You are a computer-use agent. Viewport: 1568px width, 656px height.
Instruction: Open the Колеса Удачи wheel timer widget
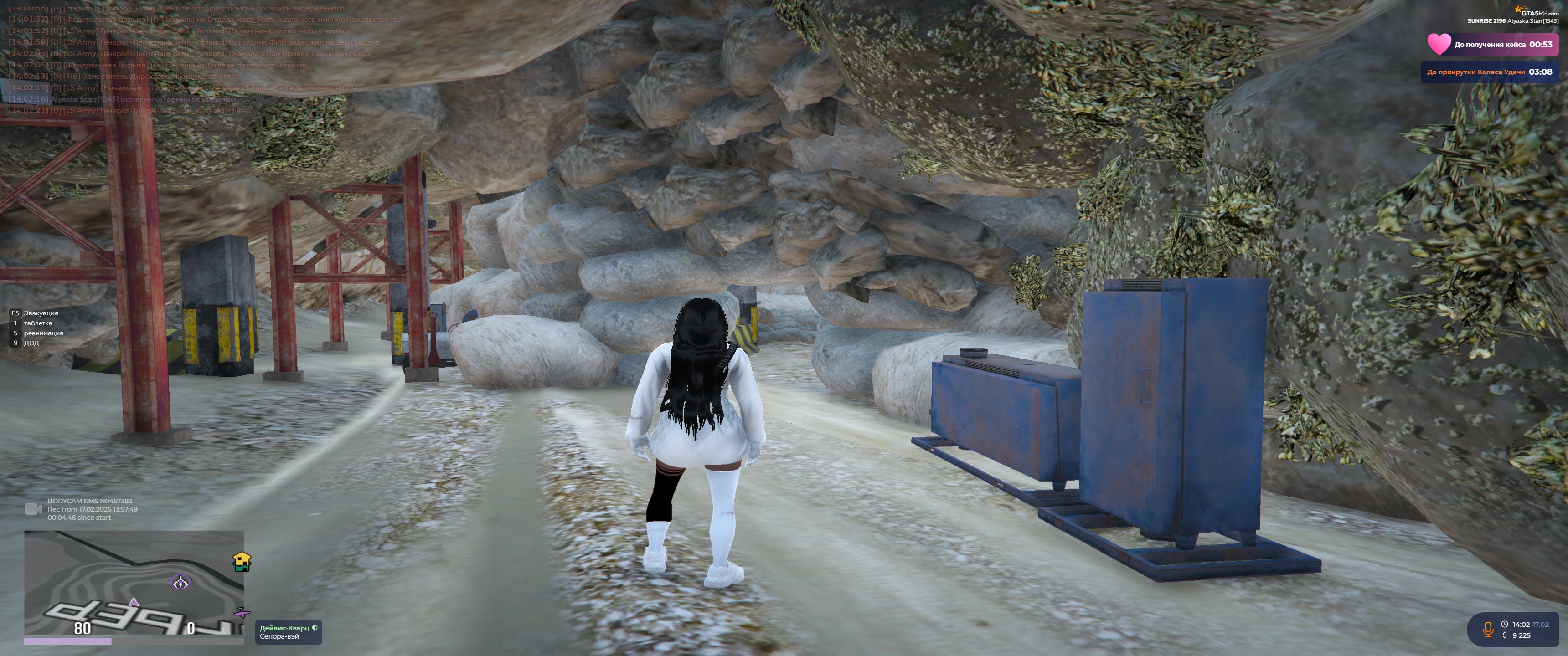(x=1489, y=72)
